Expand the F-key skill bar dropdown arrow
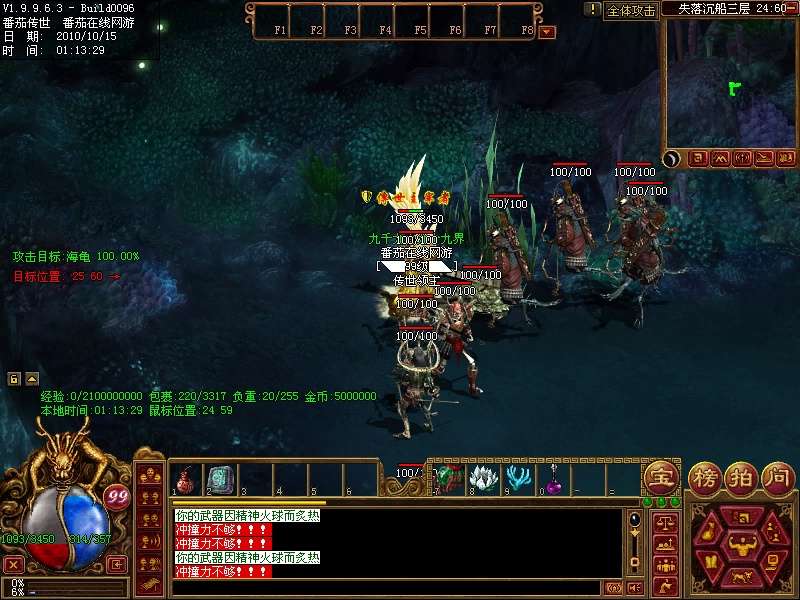This screenshot has height=600, width=800. (x=546, y=31)
